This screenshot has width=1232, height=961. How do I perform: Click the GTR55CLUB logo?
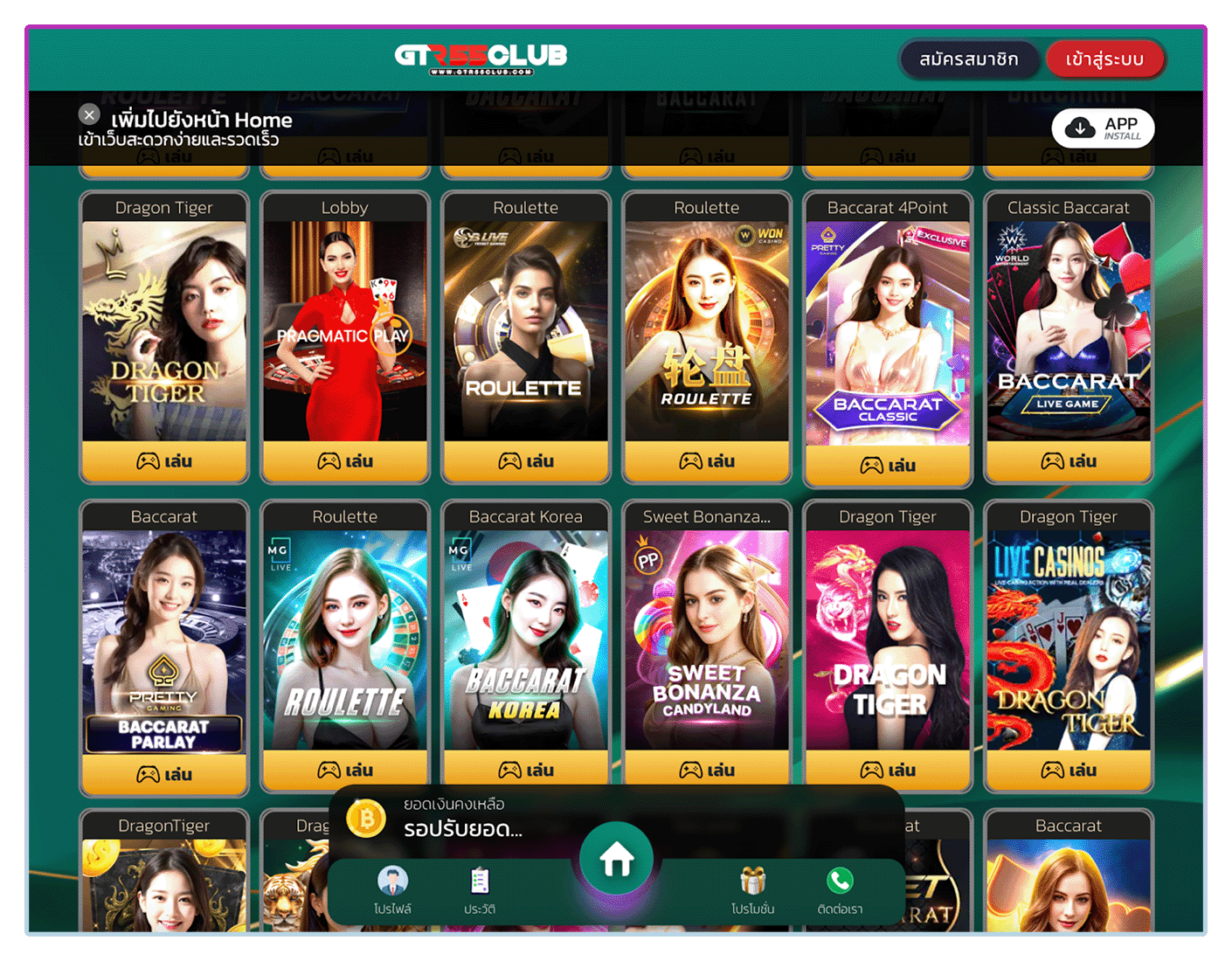481,57
